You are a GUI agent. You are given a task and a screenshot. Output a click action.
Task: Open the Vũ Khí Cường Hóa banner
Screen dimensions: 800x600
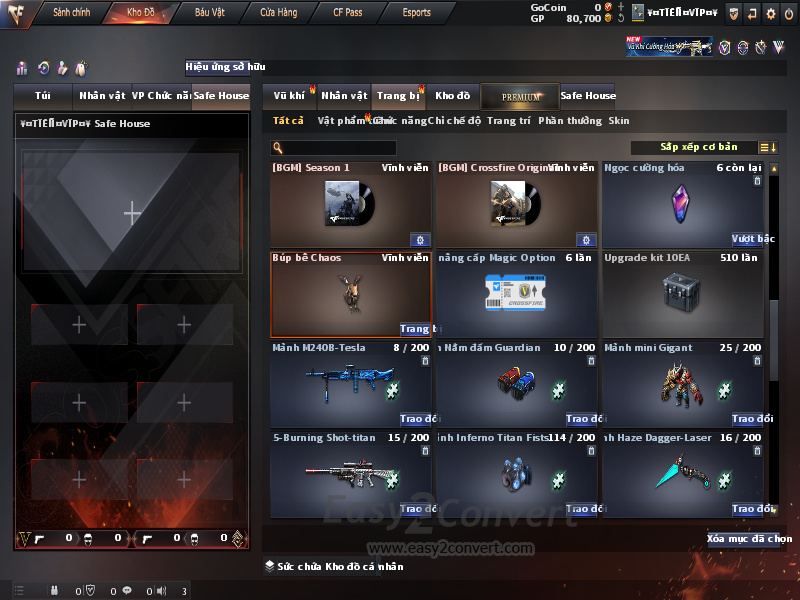(x=669, y=47)
